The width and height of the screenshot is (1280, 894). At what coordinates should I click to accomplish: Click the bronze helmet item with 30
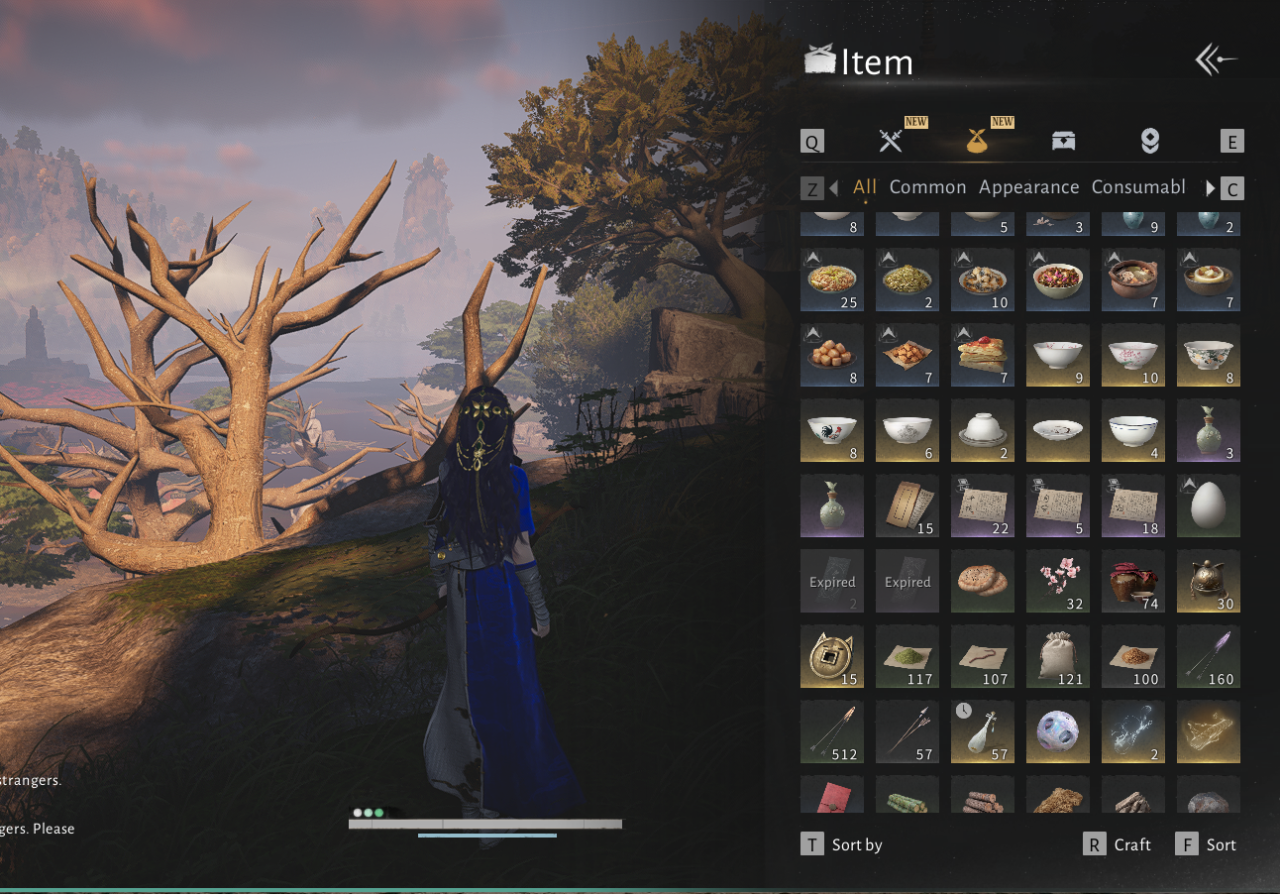click(x=1208, y=581)
